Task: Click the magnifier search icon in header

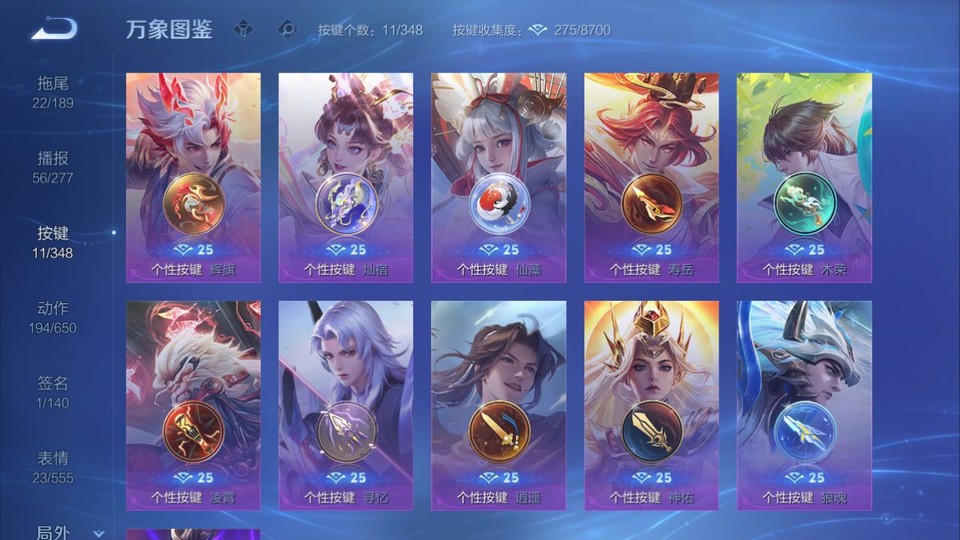Action: tap(288, 29)
